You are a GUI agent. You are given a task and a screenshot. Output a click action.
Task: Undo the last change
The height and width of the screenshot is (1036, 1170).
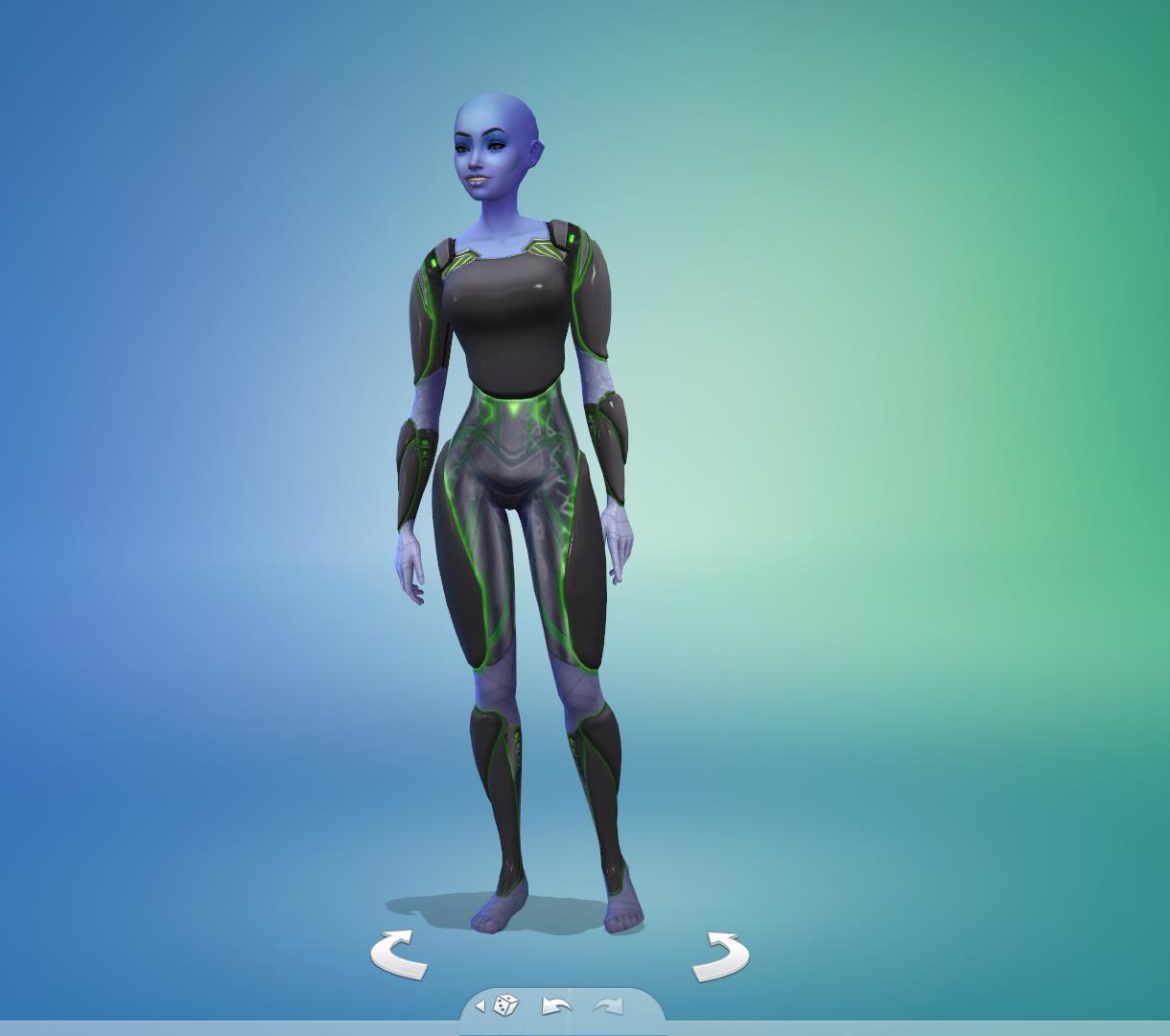click(x=556, y=1005)
